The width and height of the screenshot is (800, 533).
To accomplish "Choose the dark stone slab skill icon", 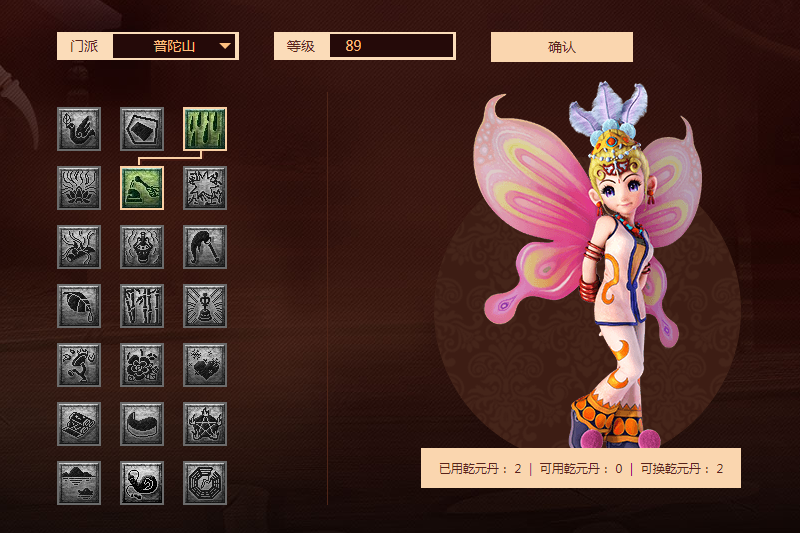I will coord(142,129).
